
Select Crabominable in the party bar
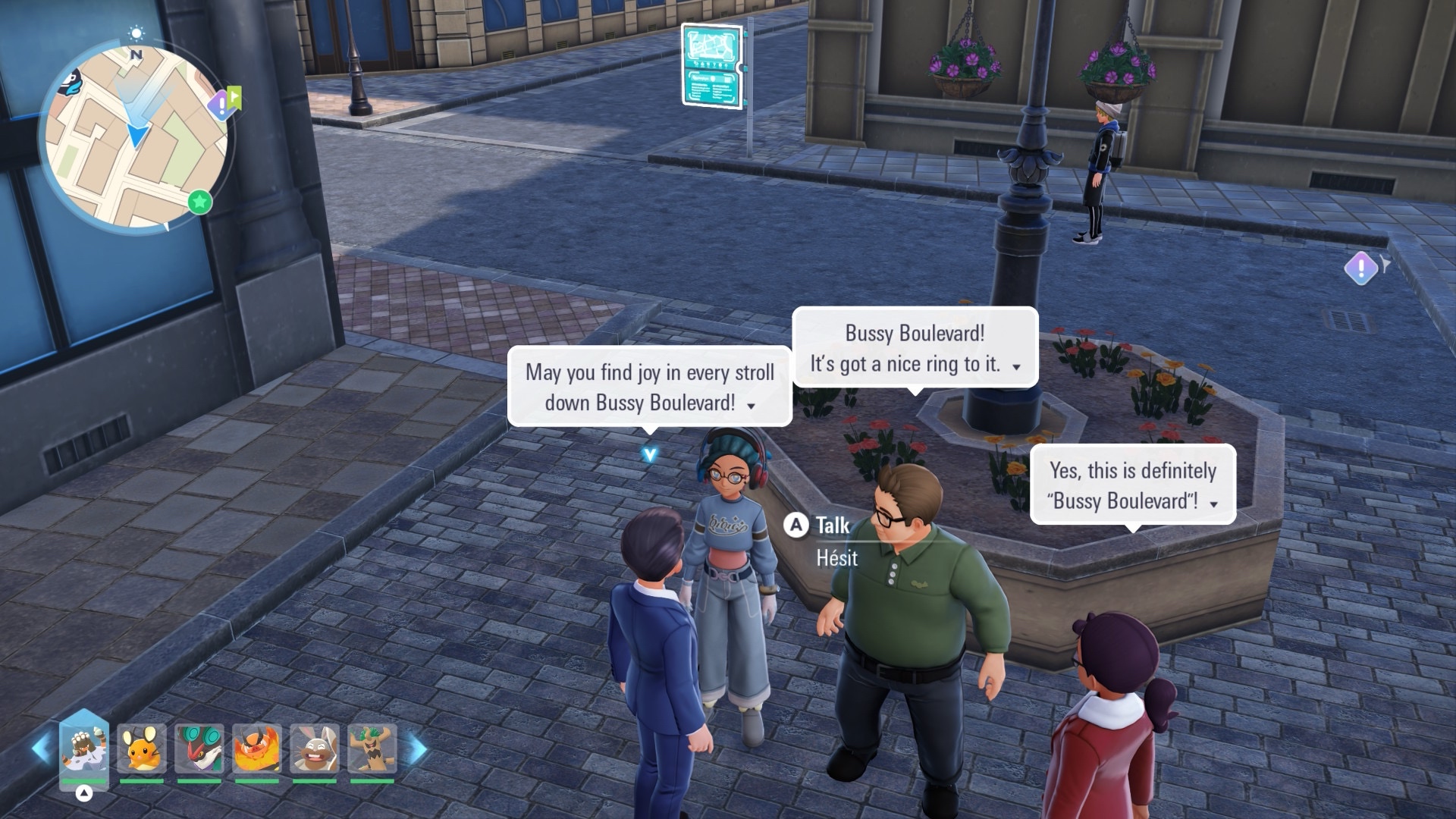coord(84,748)
